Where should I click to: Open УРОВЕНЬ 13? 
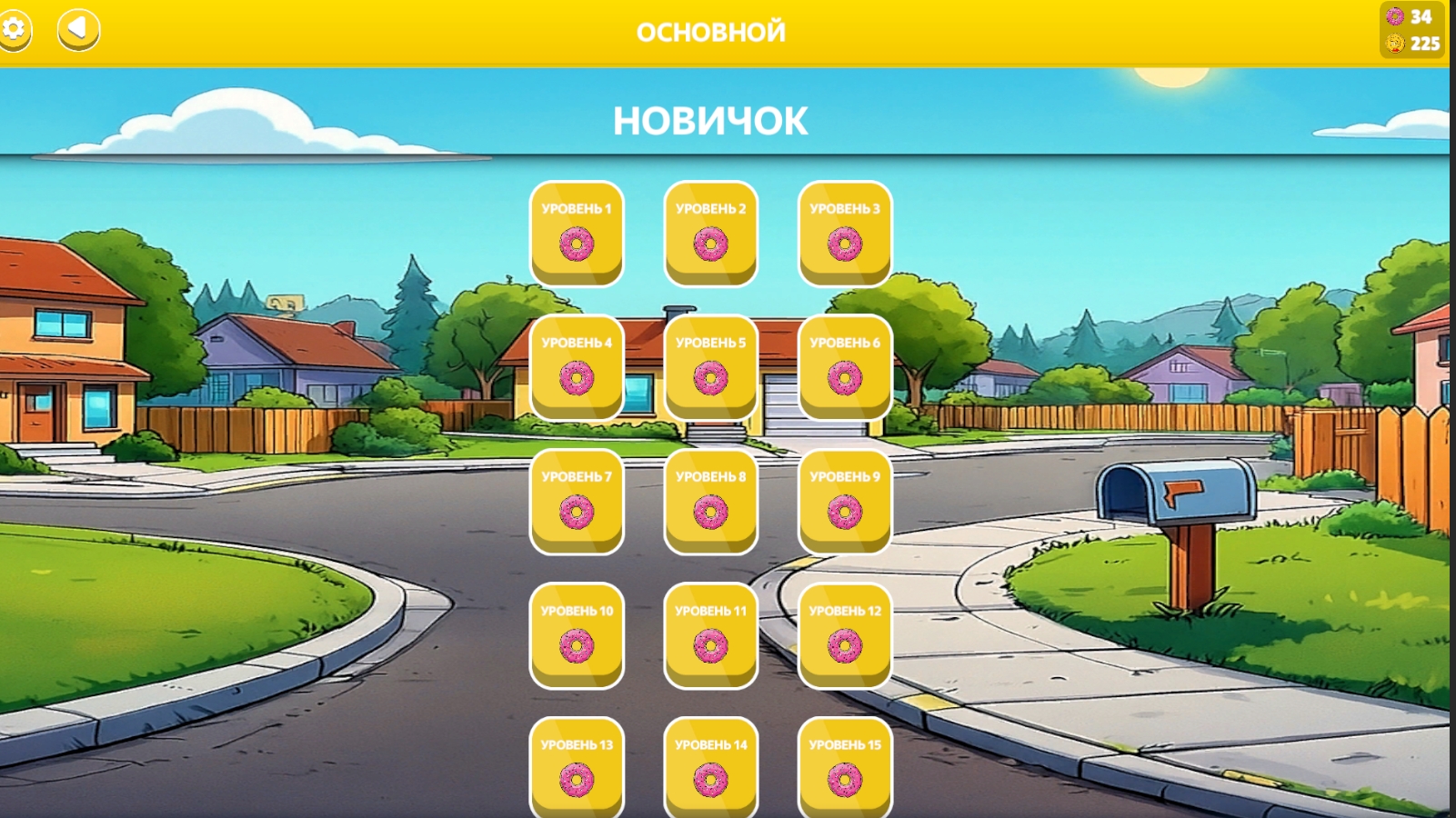coord(576,768)
